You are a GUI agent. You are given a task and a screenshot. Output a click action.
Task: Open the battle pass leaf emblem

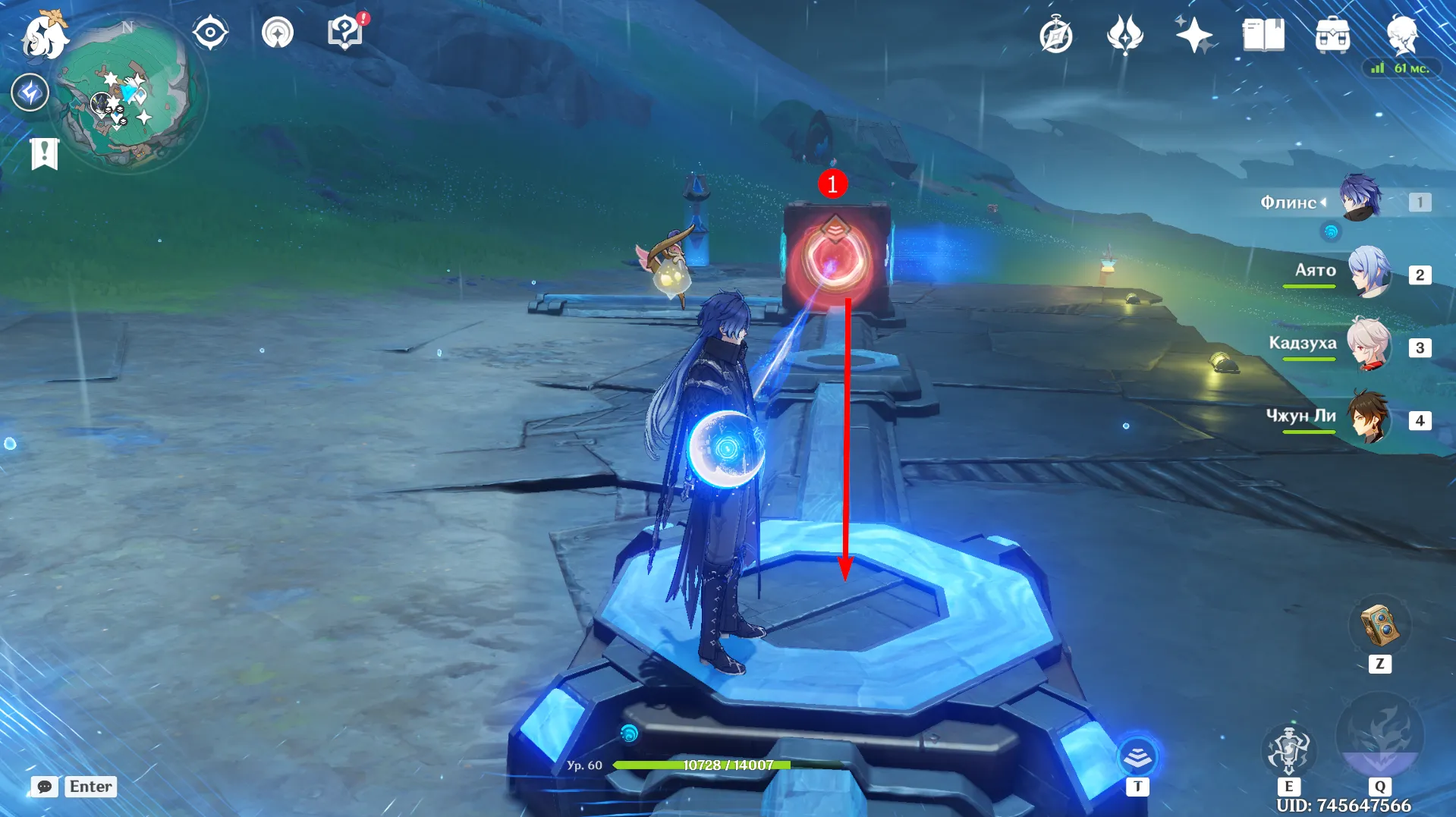1124,36
